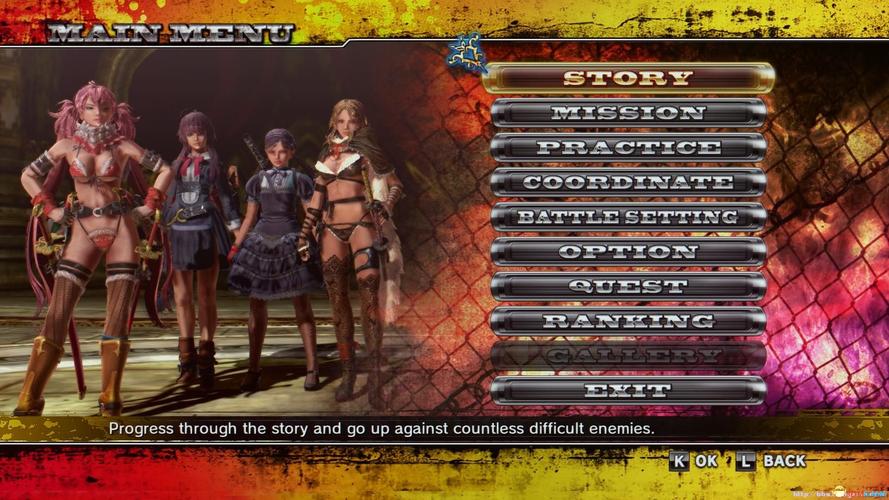Click Exit to quit the game
Screen dimensions: 889x500
tap(628, 391)
